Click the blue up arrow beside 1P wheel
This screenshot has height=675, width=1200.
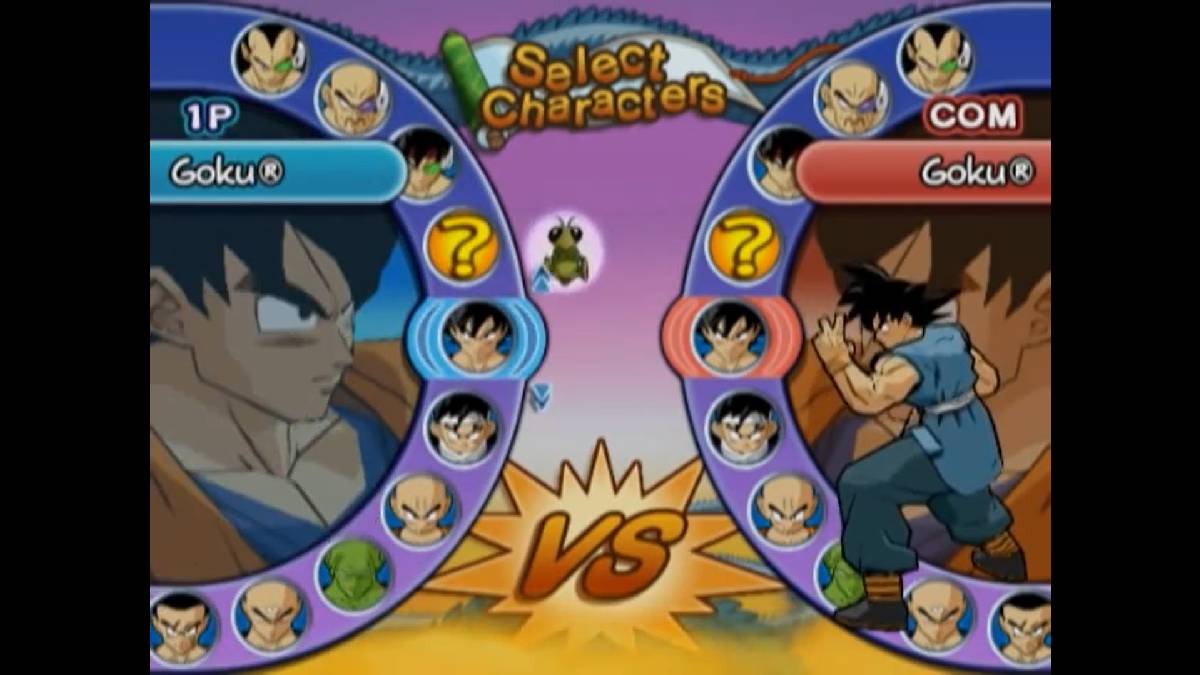[x=541, y=283]
